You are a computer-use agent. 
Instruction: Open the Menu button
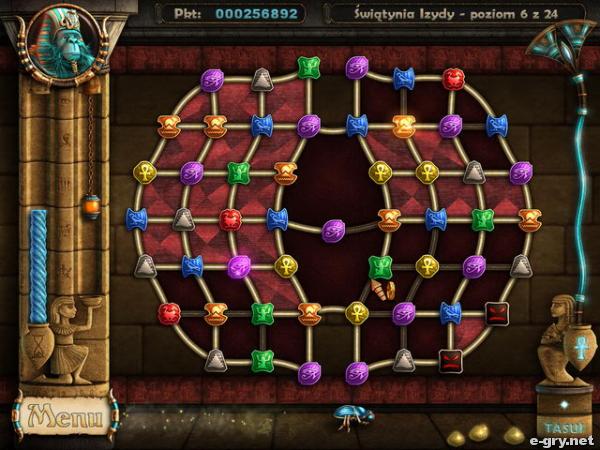63,413
